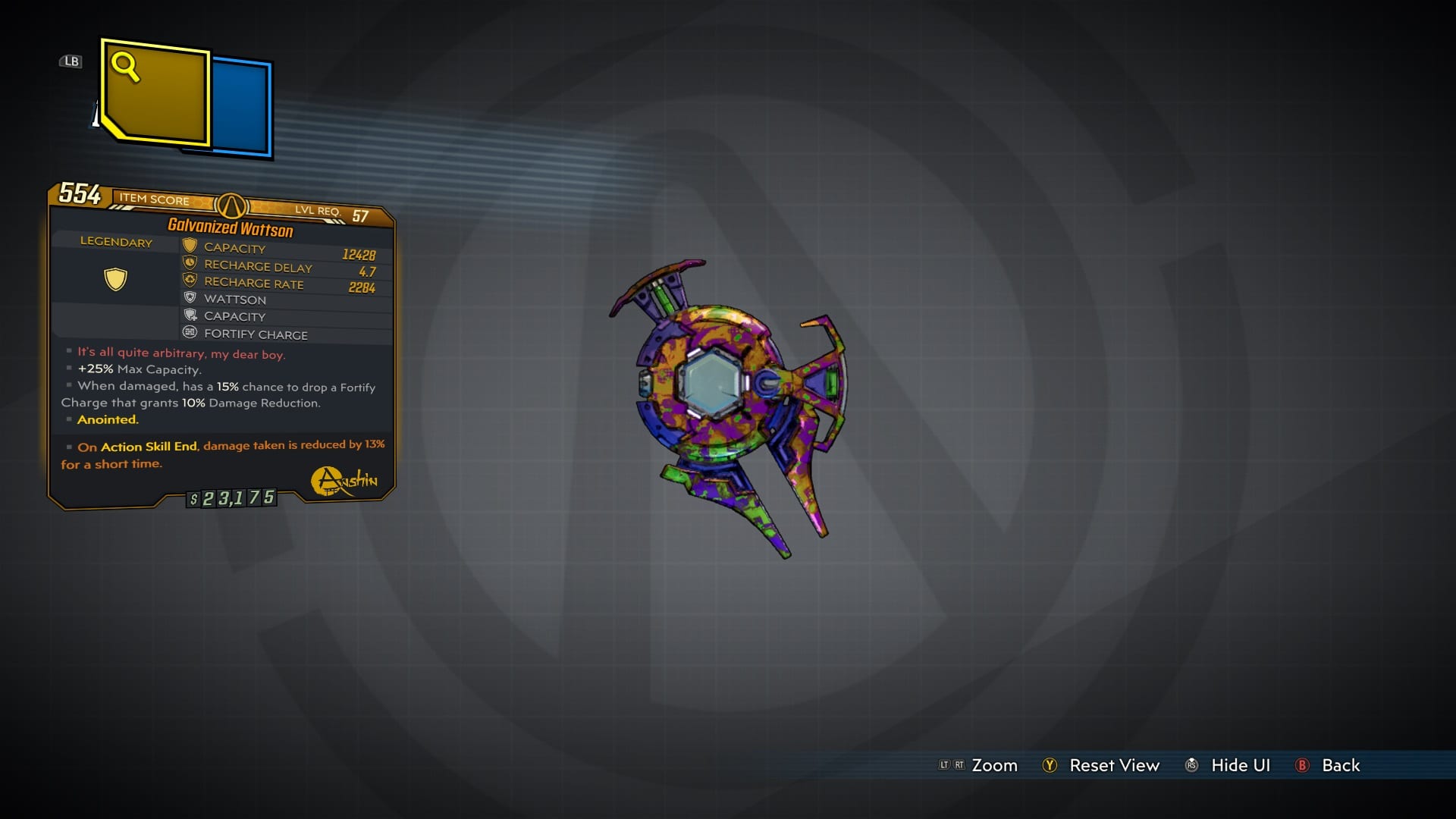Choose the Reset View option

(1113, 765)
